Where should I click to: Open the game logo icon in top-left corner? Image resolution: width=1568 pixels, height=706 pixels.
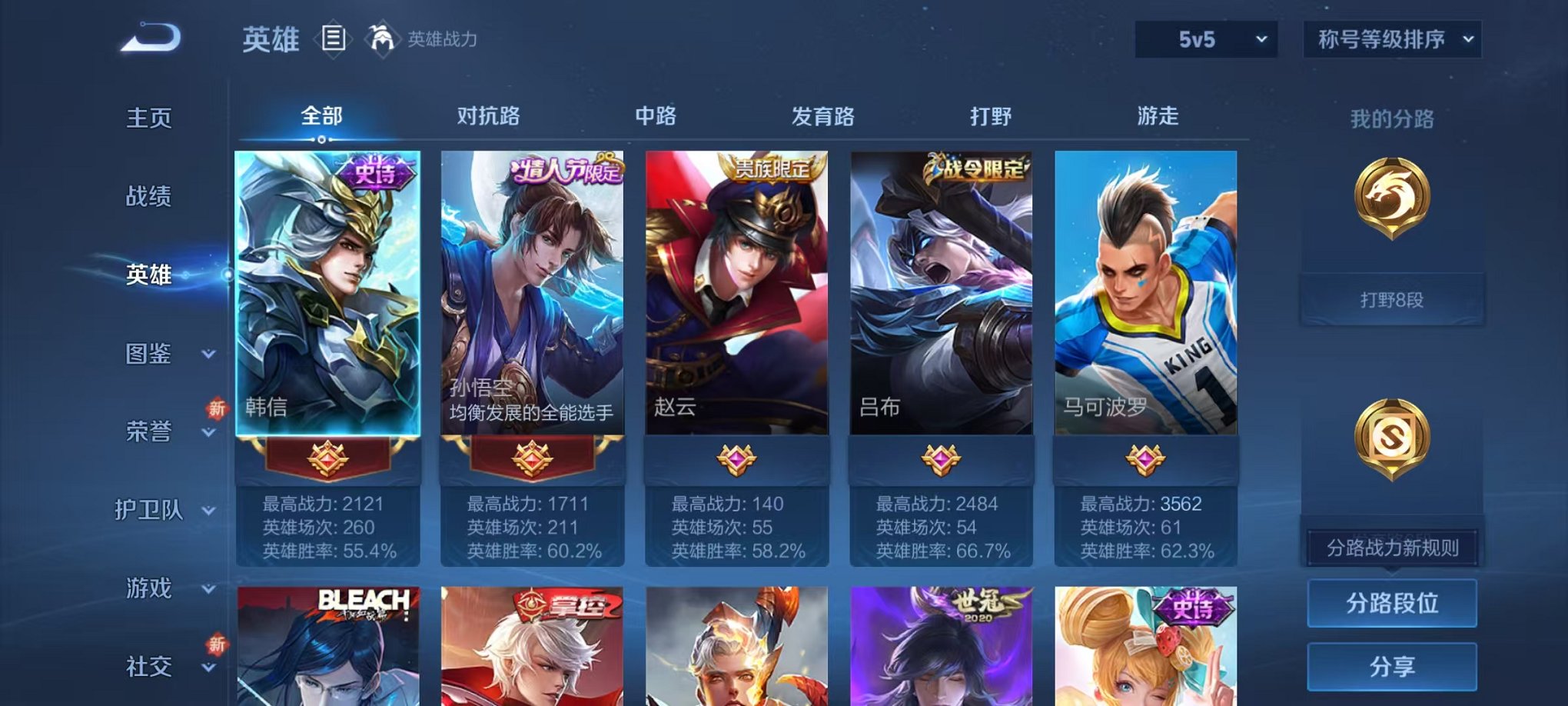point(148,35)
